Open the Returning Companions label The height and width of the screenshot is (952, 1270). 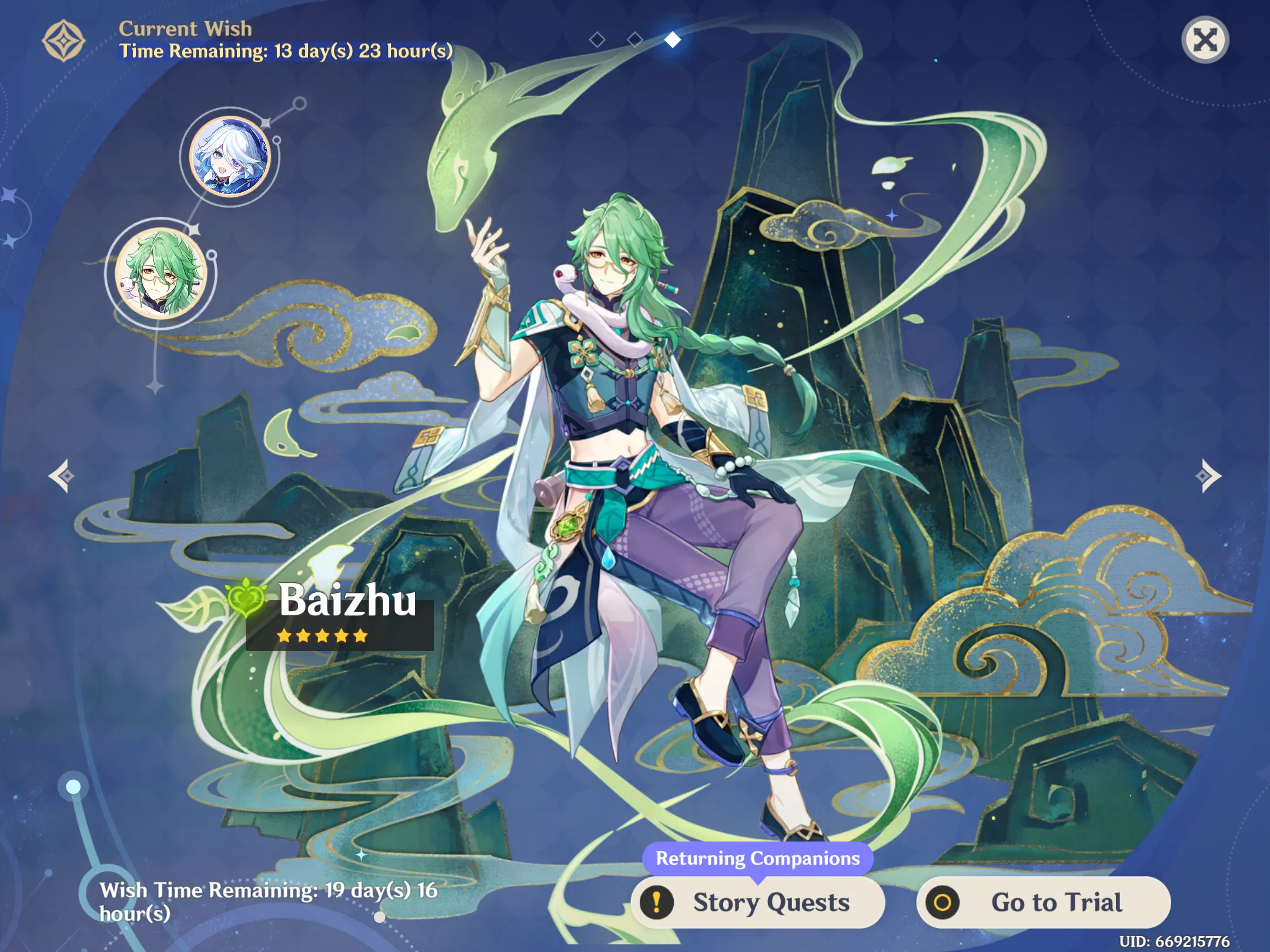click(758, 859)
